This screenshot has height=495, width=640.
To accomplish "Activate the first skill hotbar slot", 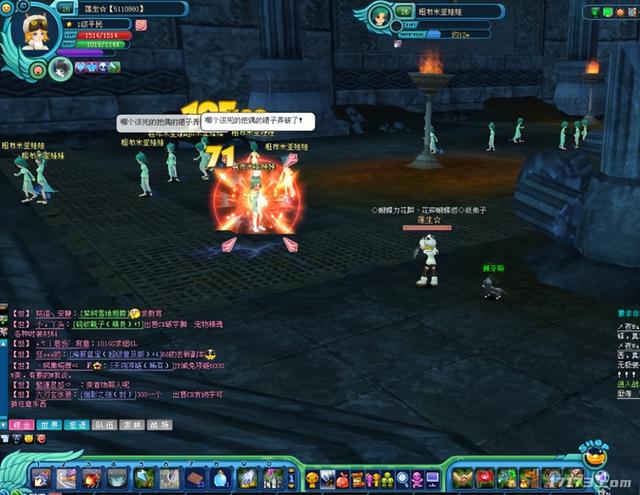I will [x=42, y=479].
